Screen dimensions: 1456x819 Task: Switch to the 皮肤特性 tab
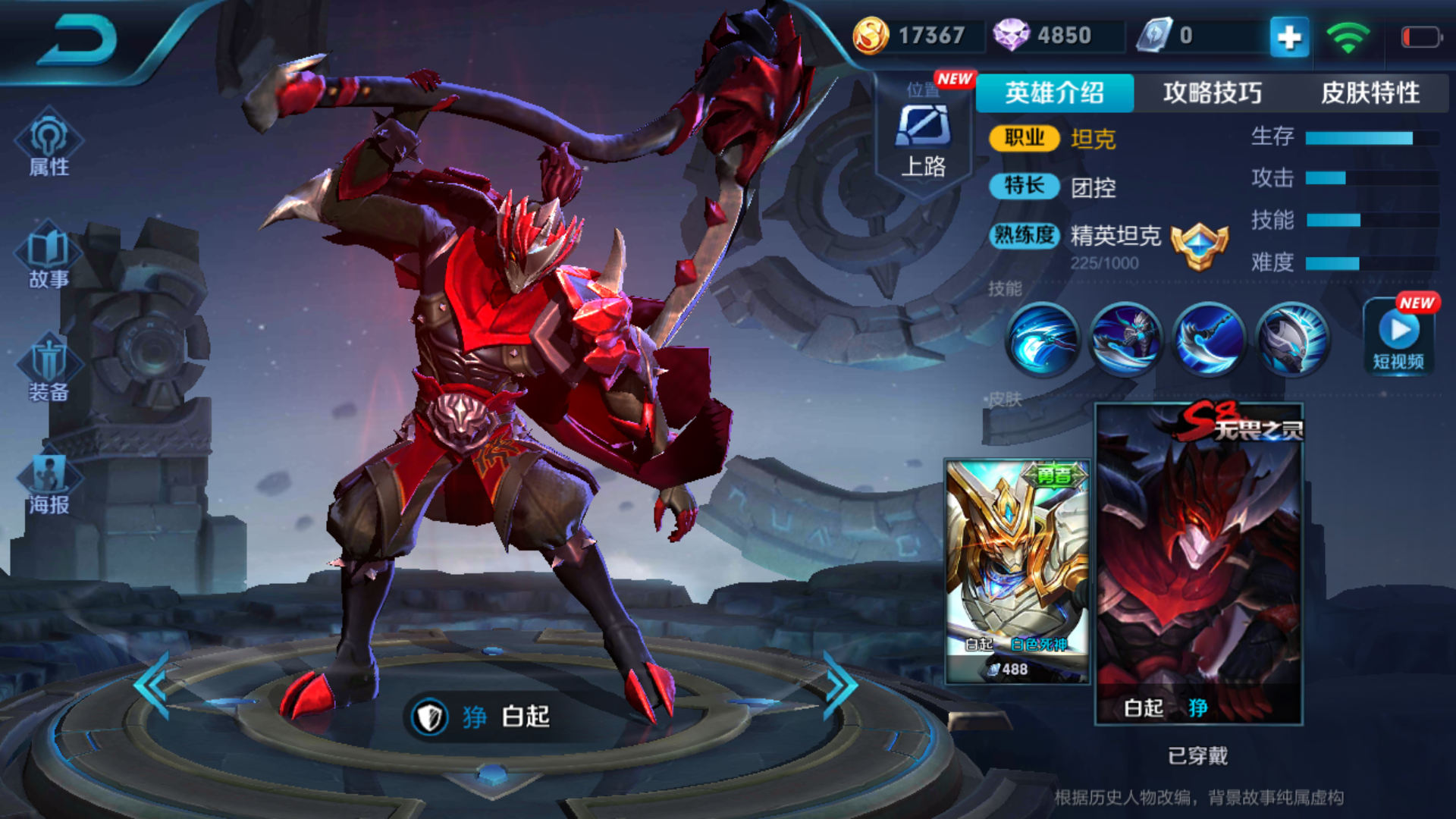pyautogui.click(x=1370, y=93)
